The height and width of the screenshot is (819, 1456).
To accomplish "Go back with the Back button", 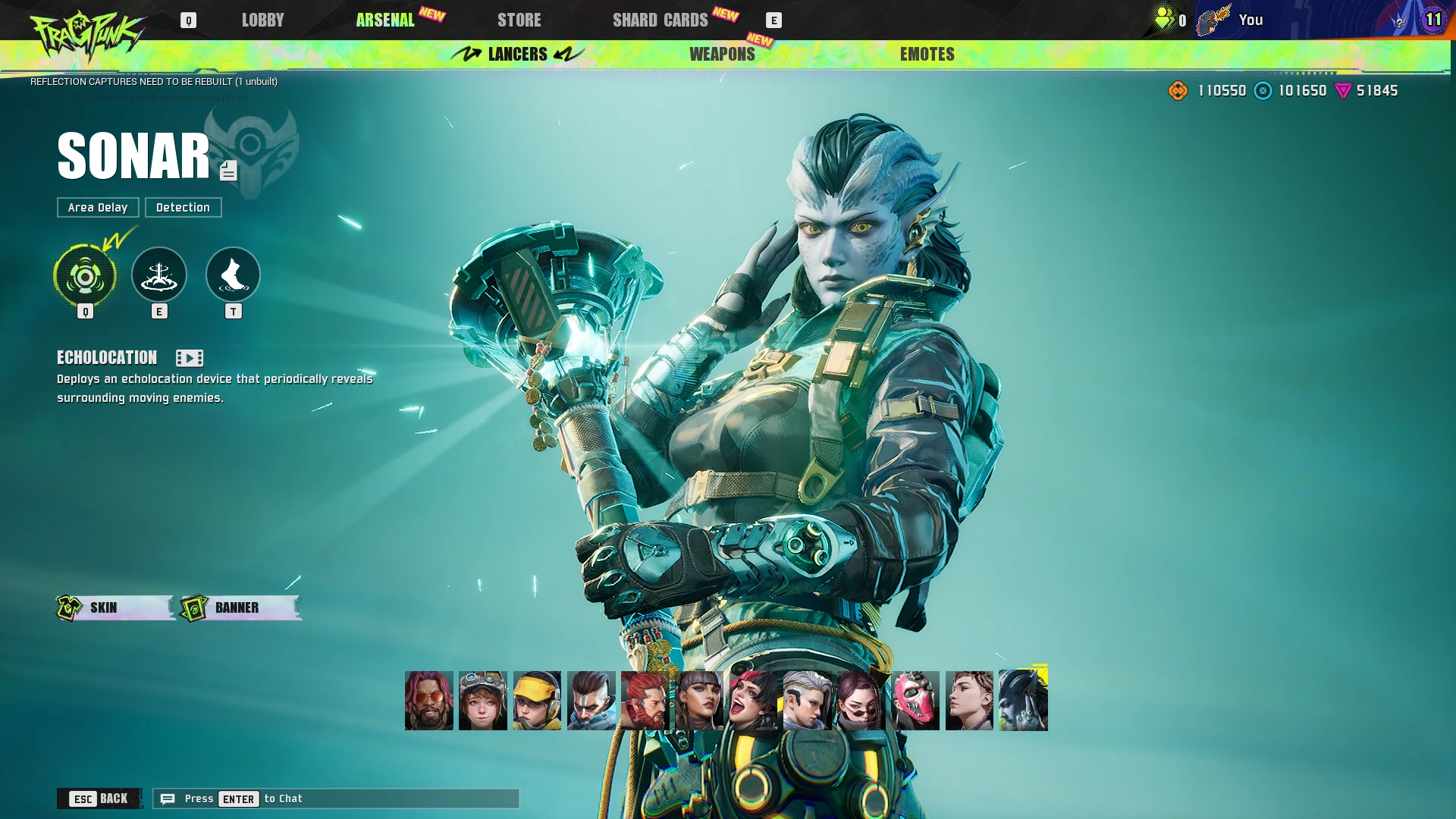I will (x=99, y=799).
